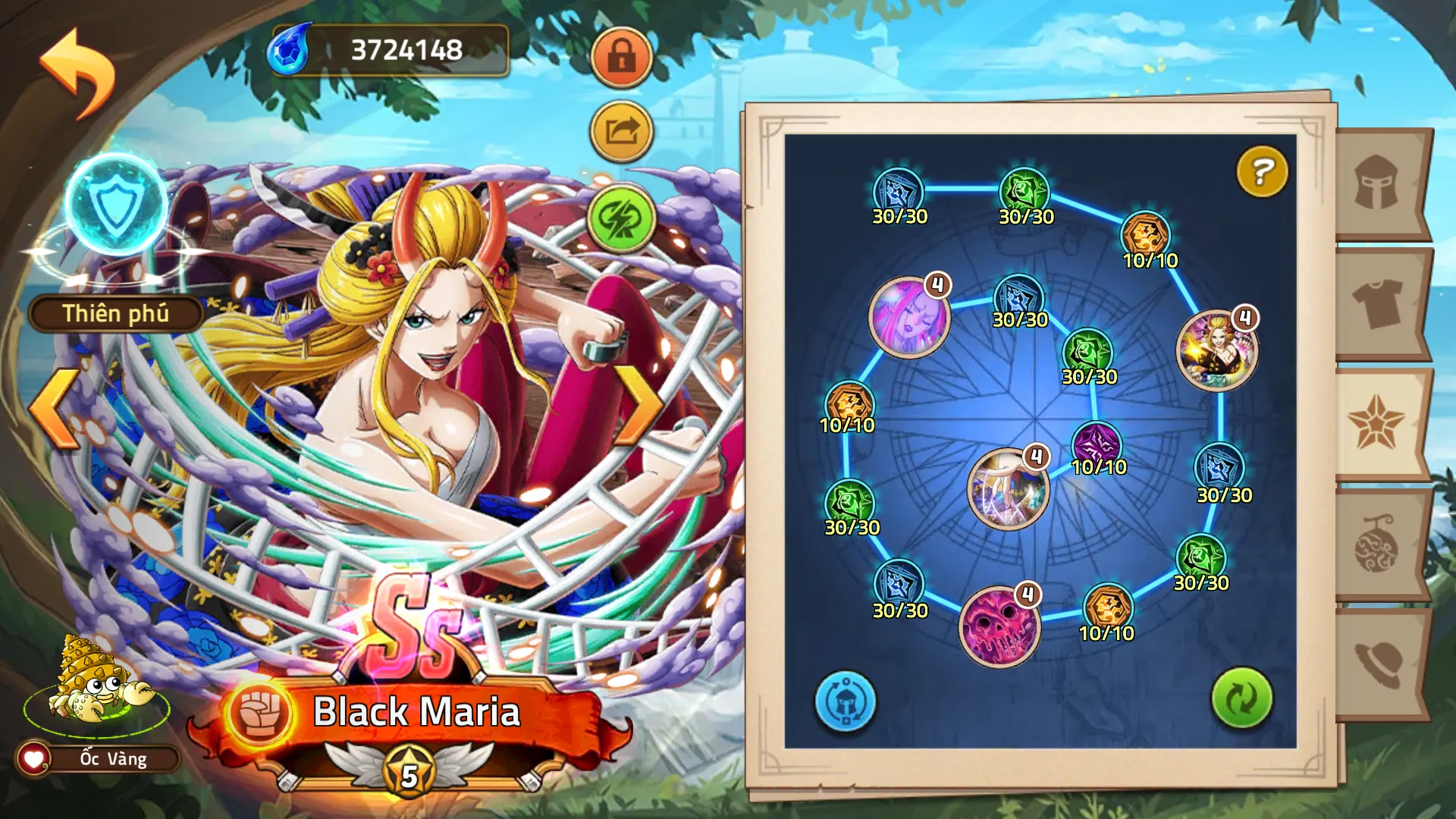Click the green lightning swap button
The width and height of the screenshot is (1456, 819).
(621, 220)
